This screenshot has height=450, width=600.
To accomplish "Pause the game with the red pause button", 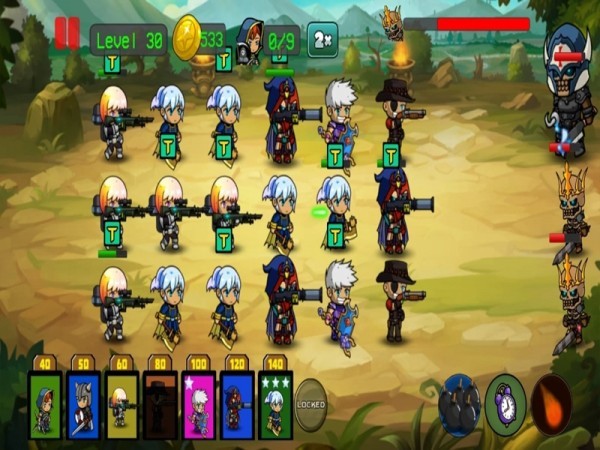I will pos(66,34).
